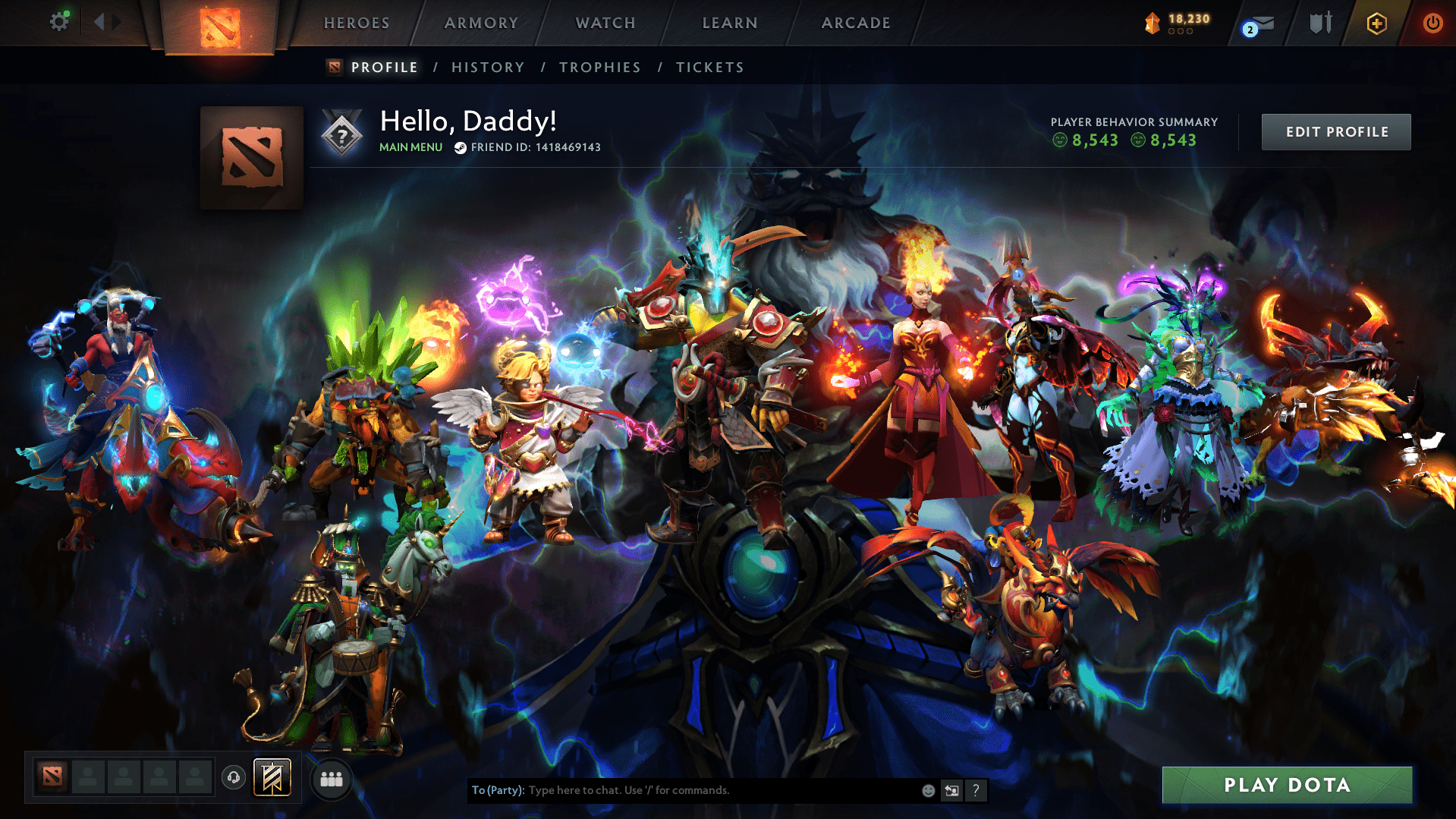Open the emoticon picker in chat
Viewport: 1456px width, 819px height.
[x=928, y=790]
